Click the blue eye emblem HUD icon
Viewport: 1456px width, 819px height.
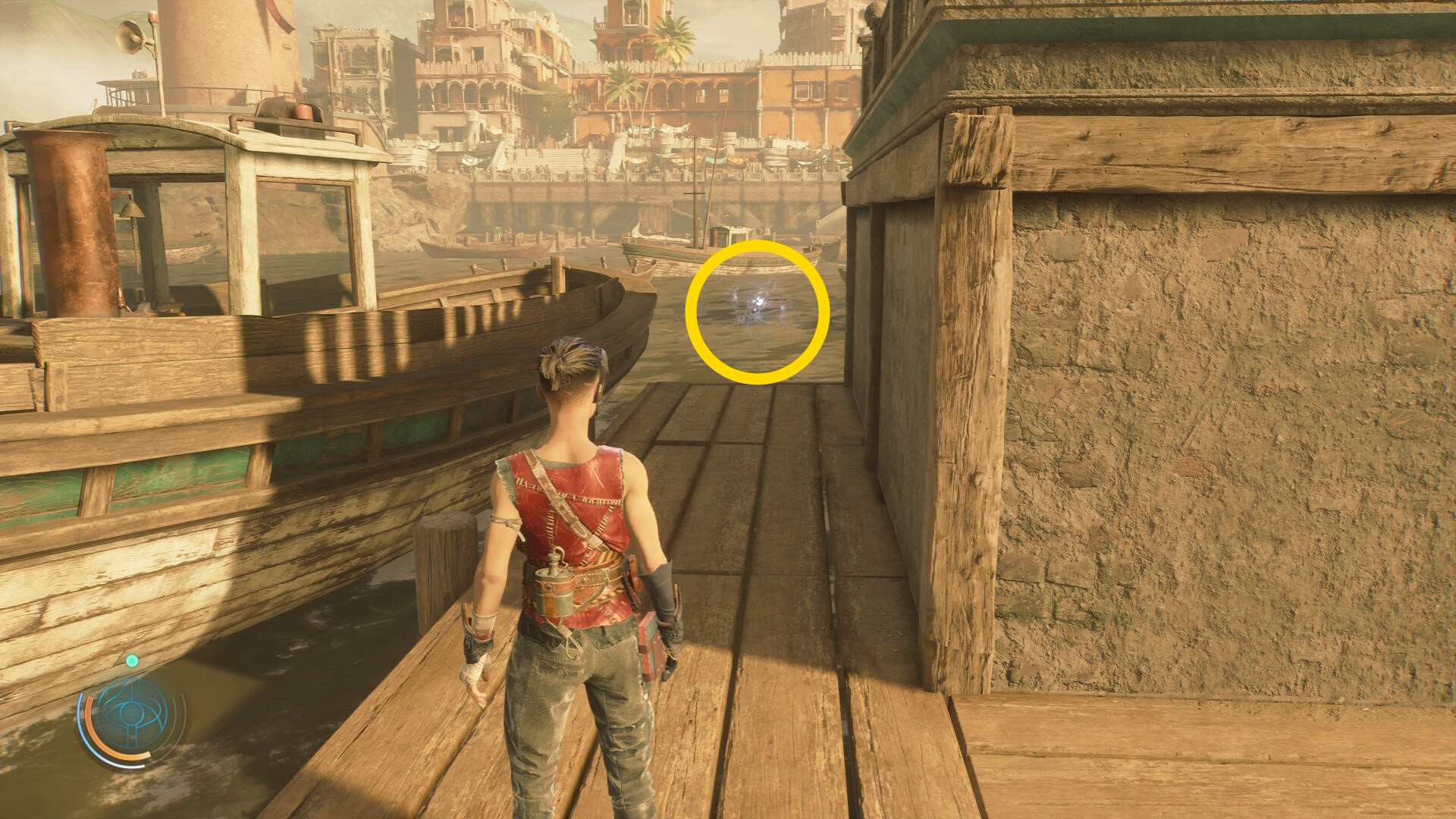tap(133, 715)
